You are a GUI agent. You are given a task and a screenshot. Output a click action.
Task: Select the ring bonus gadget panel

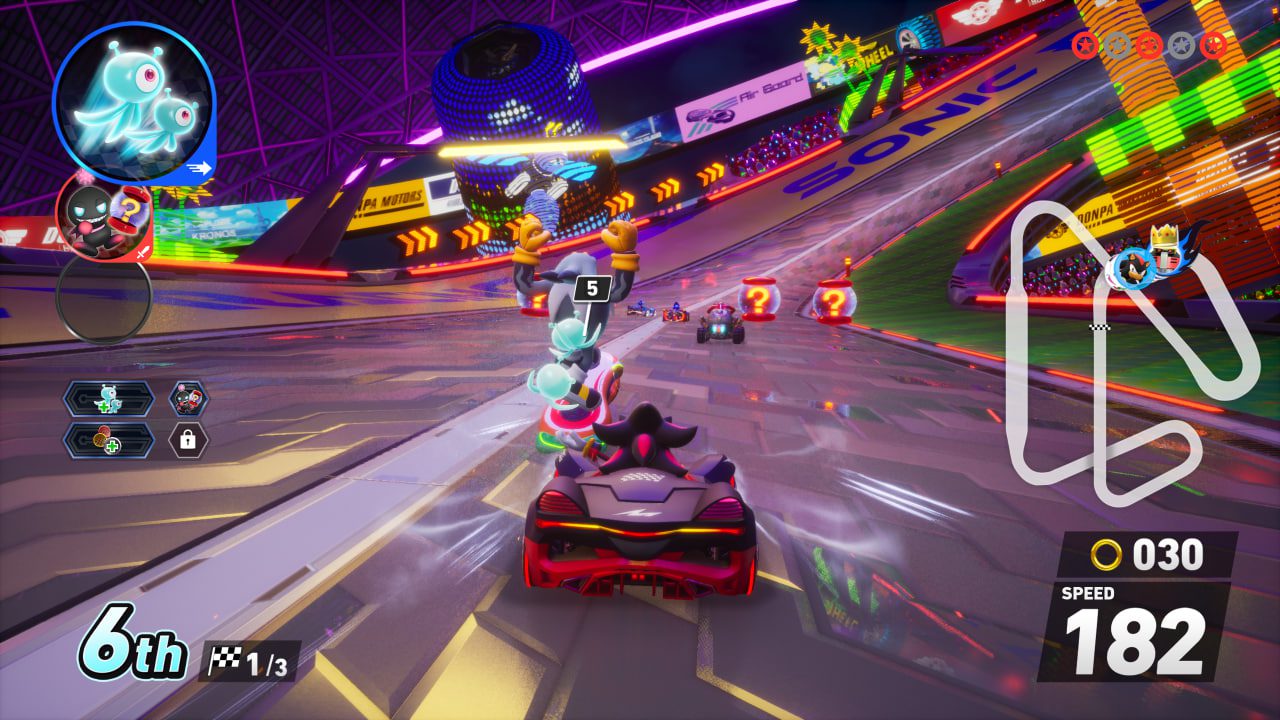109,440
